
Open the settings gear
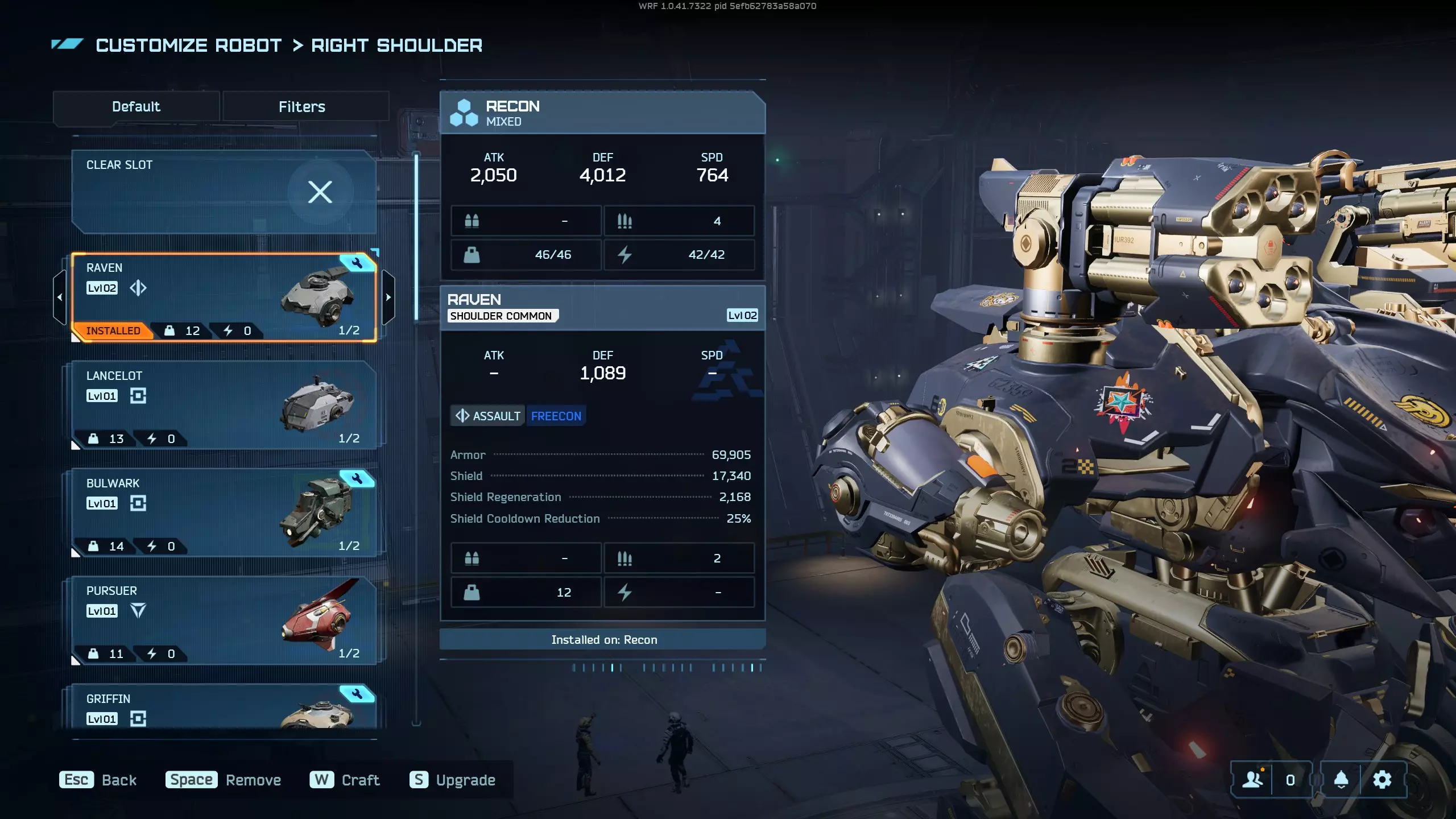tap(1382, 780)
